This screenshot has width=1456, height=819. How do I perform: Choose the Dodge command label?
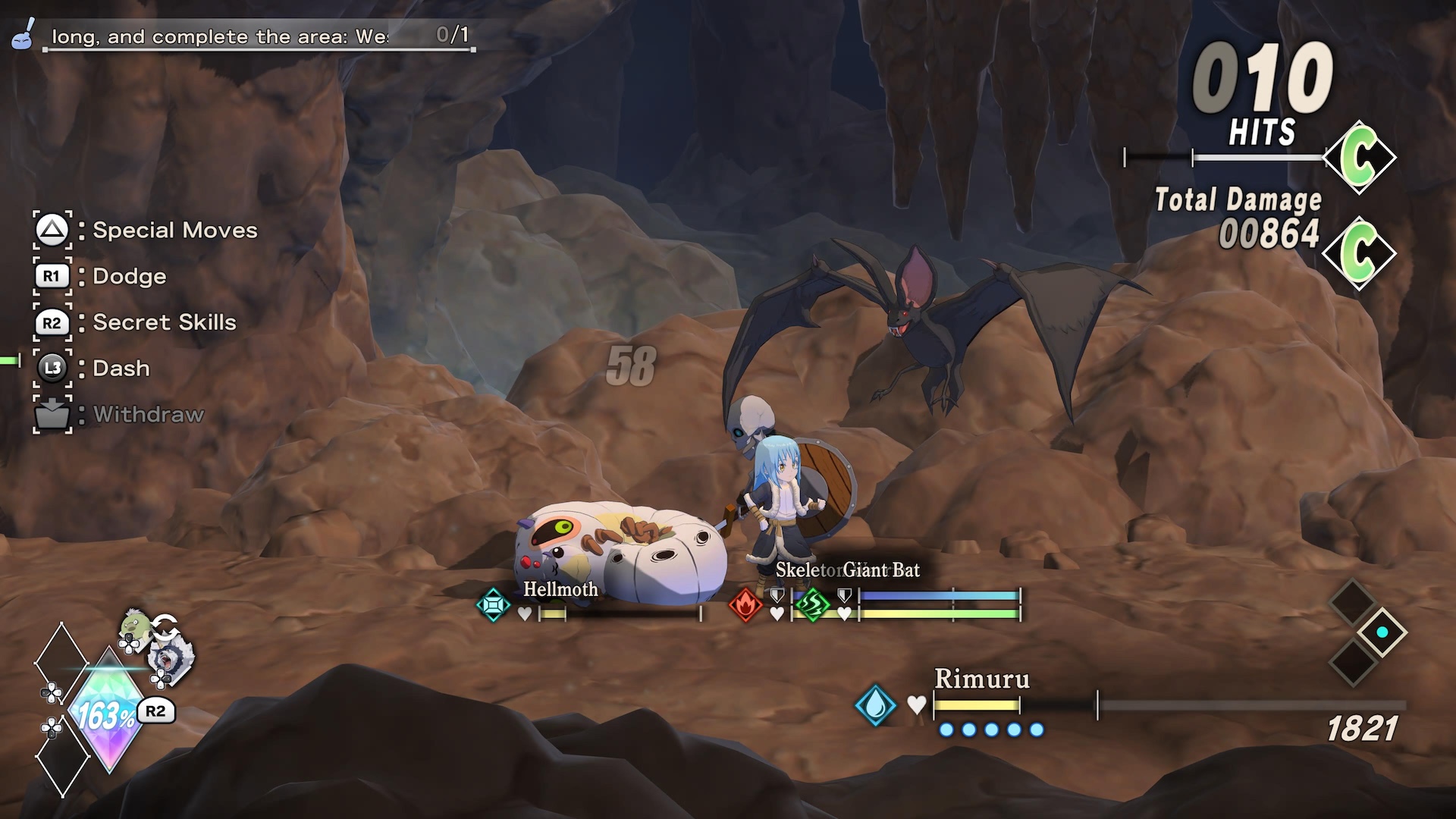point(129,277)
